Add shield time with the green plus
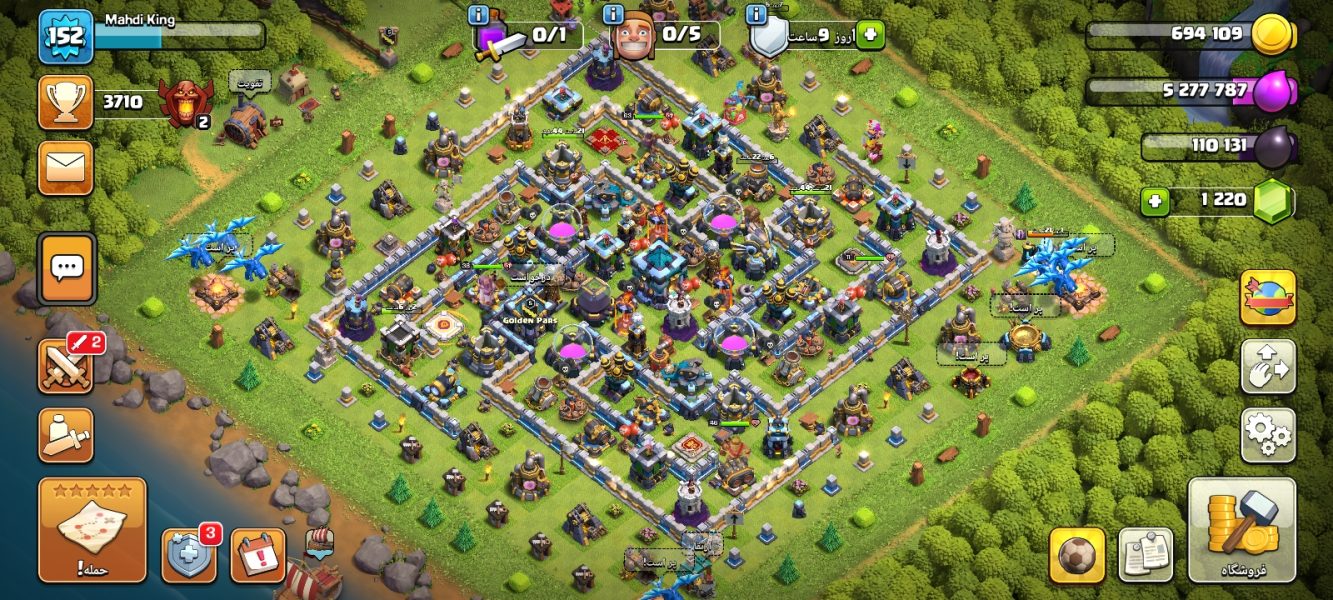 (x=869, y=35)
